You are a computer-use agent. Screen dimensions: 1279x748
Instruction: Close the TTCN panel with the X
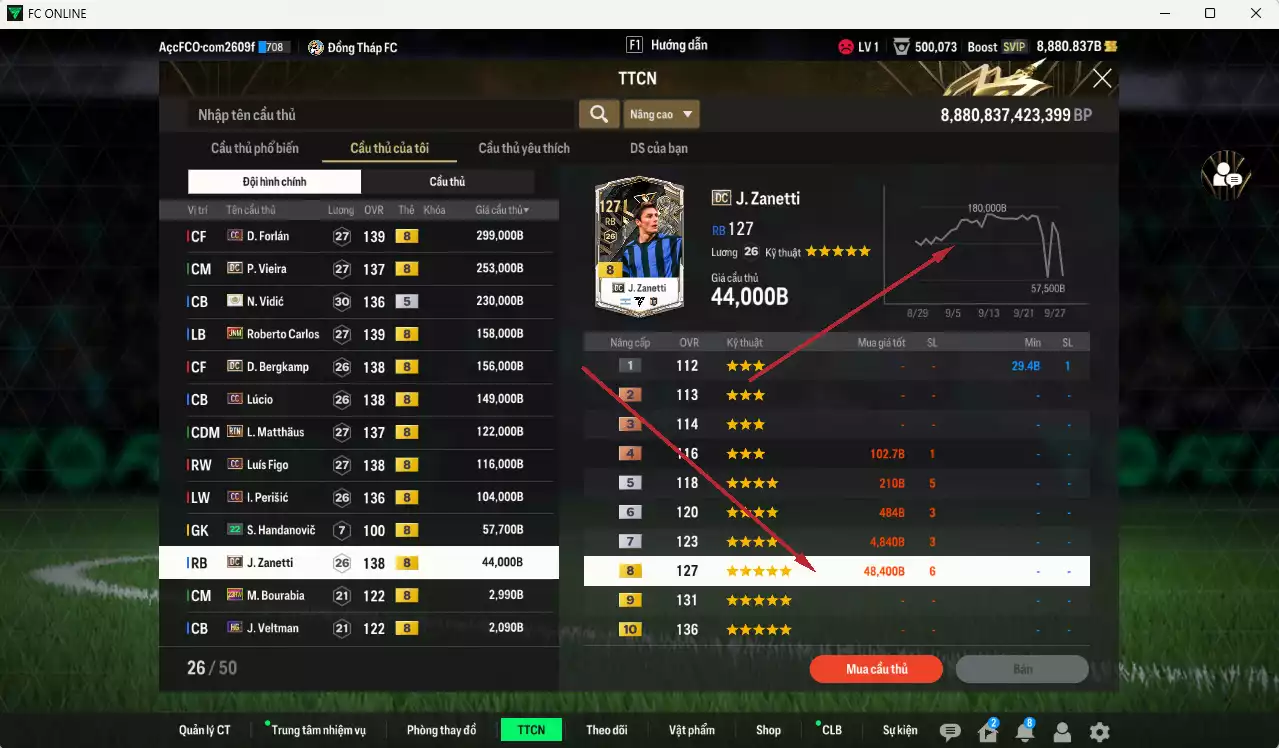(1102, 79)
